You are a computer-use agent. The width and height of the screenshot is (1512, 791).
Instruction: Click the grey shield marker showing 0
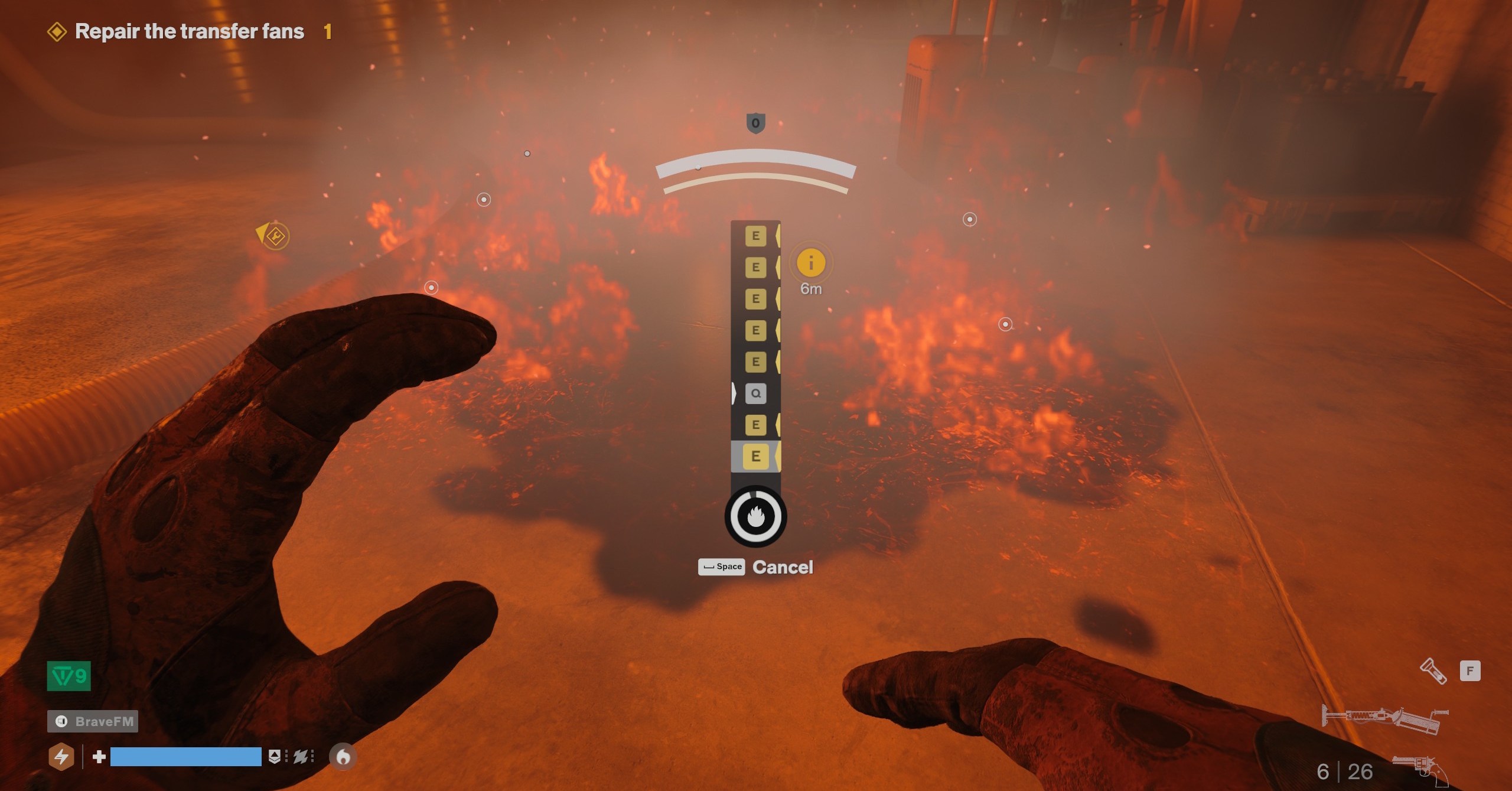coord(755,123)
